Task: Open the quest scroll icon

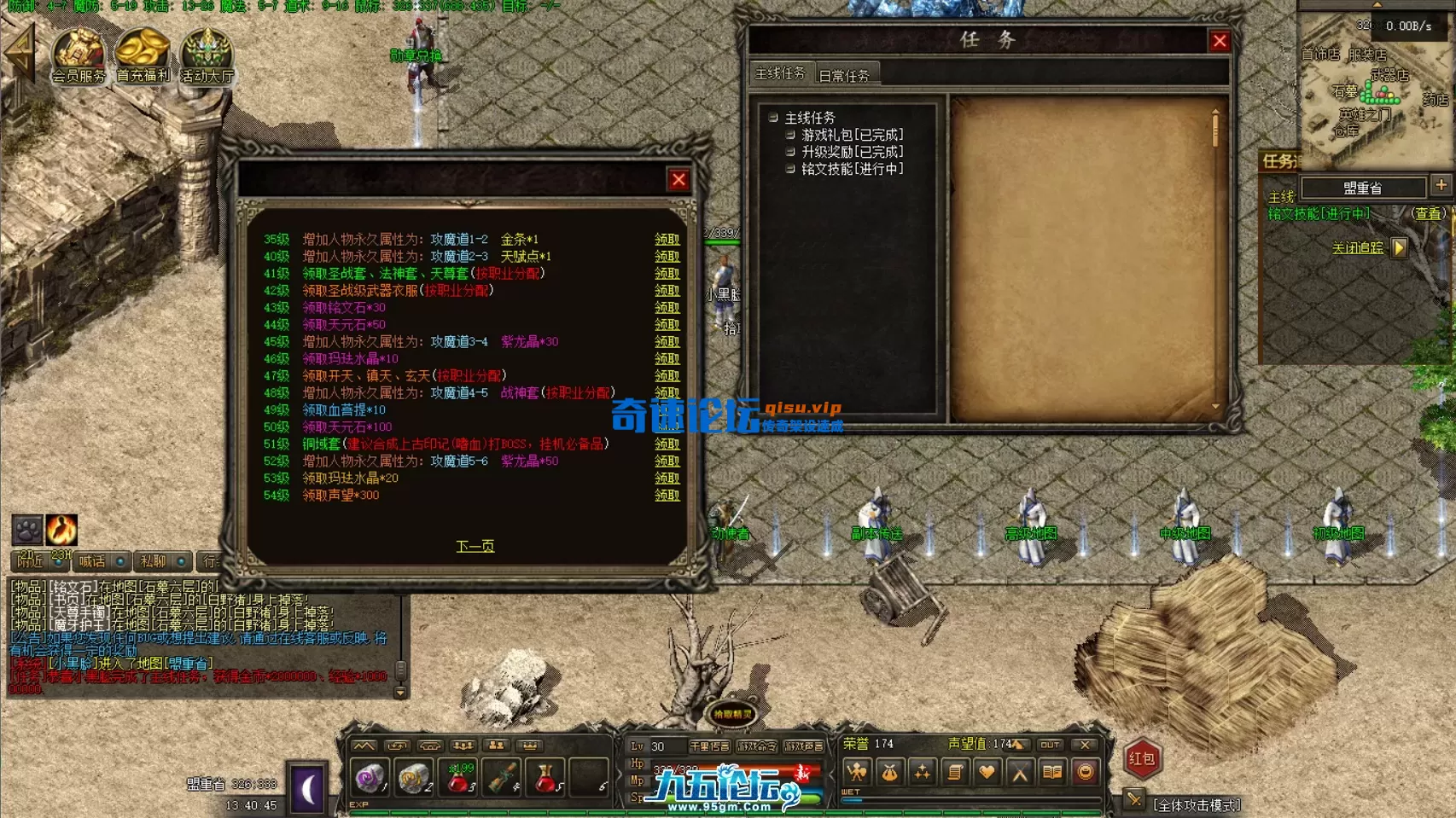Action: [955, 771]
